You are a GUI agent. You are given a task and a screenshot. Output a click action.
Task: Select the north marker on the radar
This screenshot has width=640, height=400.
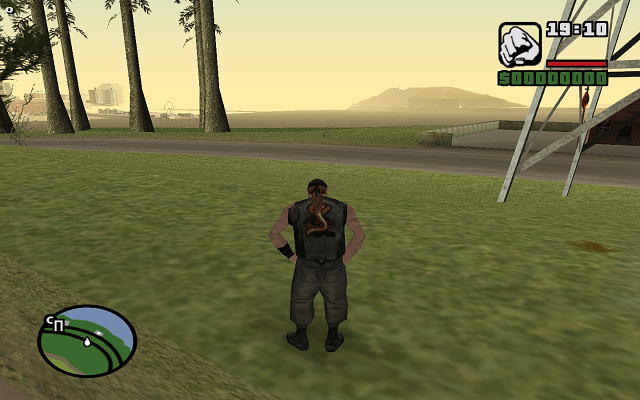tap(55, 324)
